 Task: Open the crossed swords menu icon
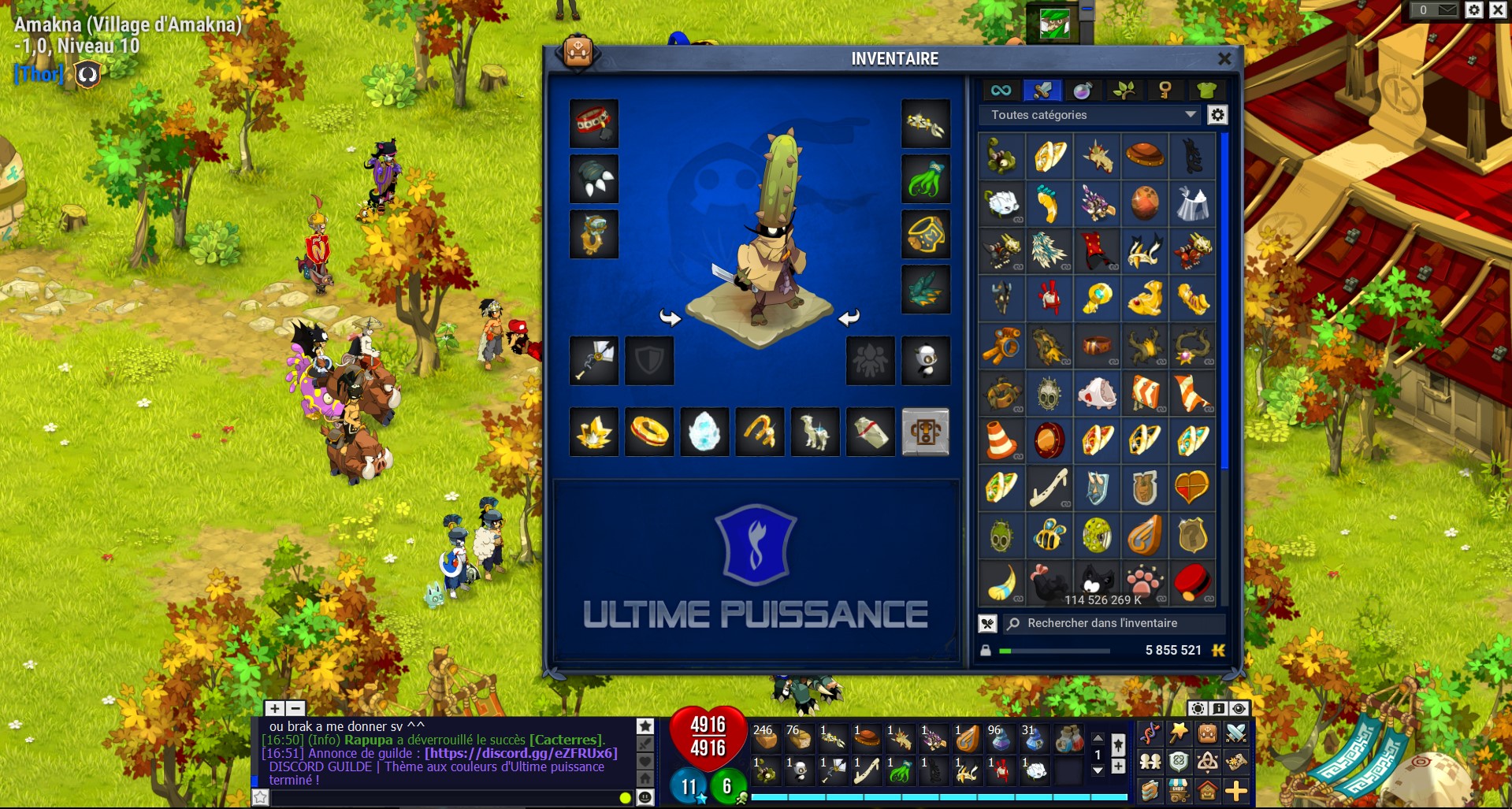coord(1235,733)
